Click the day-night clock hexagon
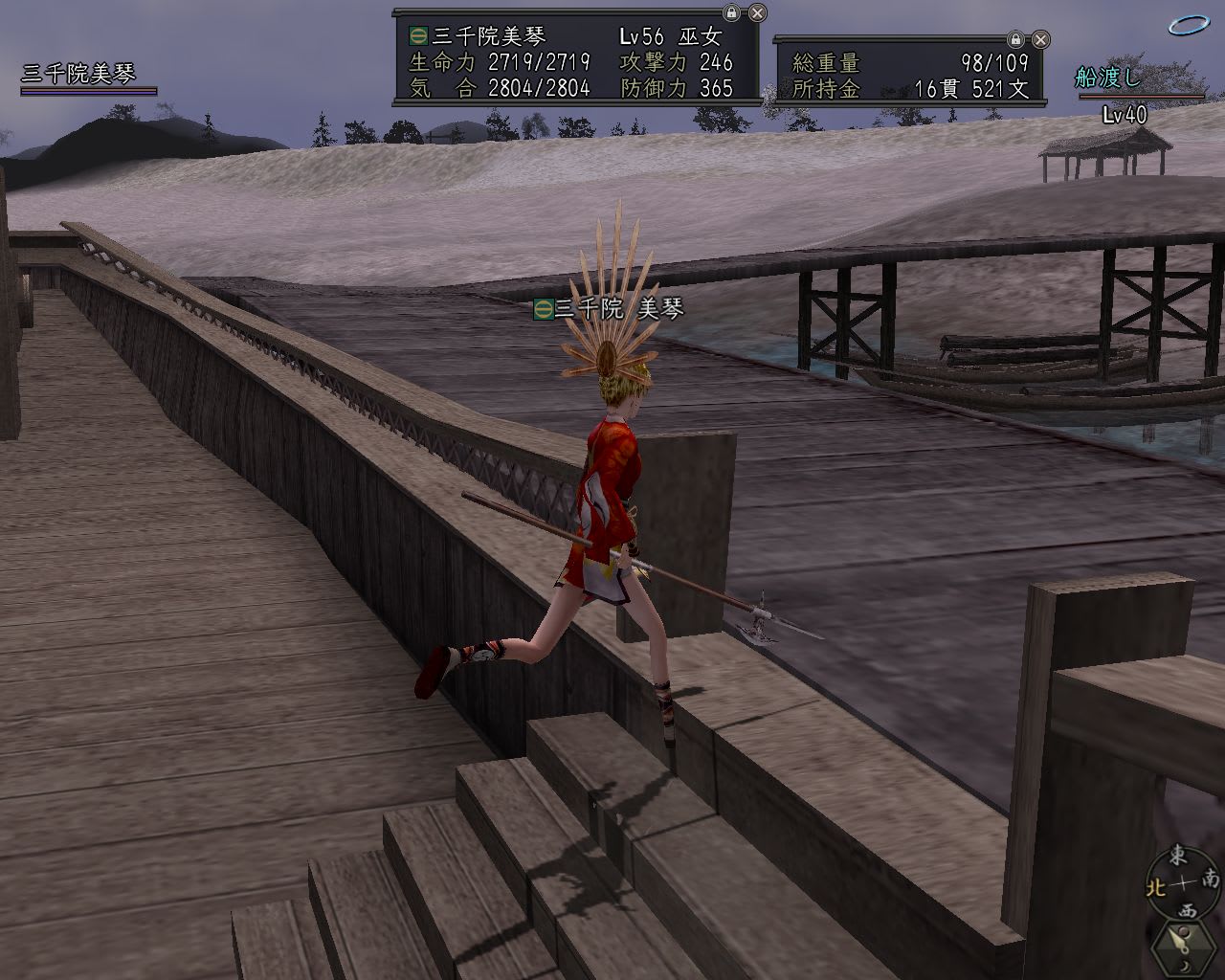Screen dimensions: 1225x980 tap(1185, 947)
